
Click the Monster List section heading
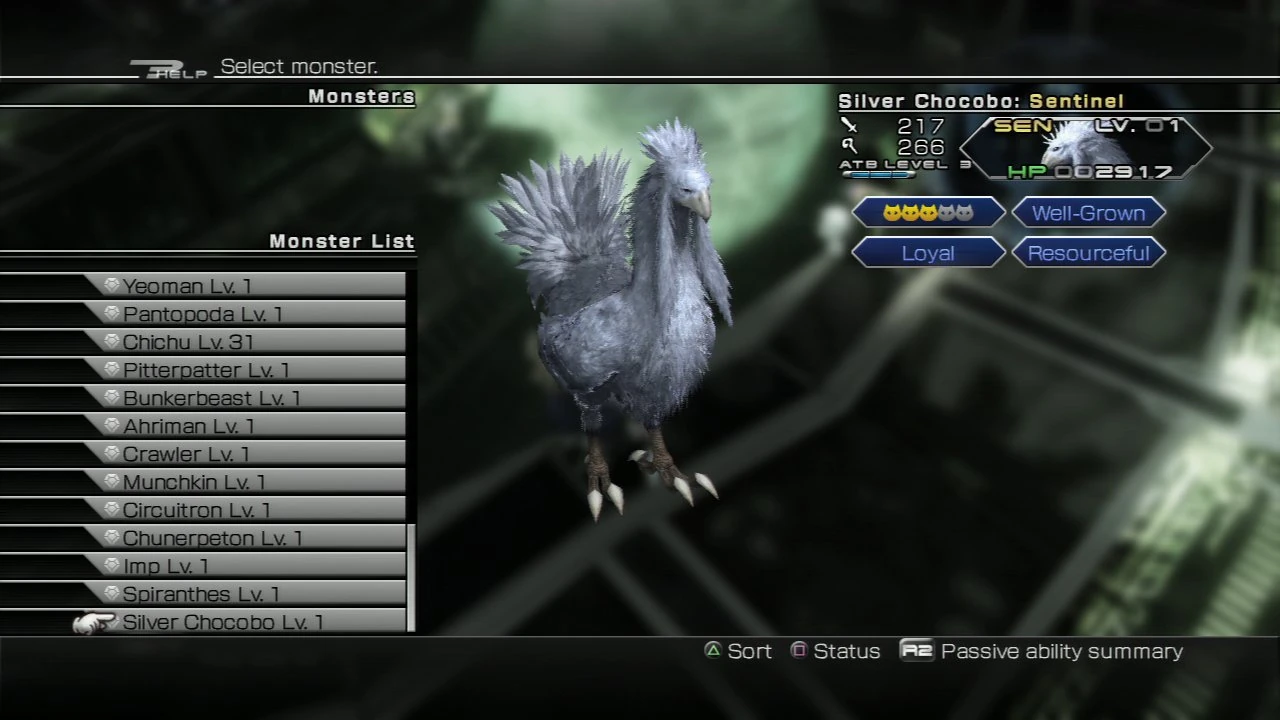(342, 241)
